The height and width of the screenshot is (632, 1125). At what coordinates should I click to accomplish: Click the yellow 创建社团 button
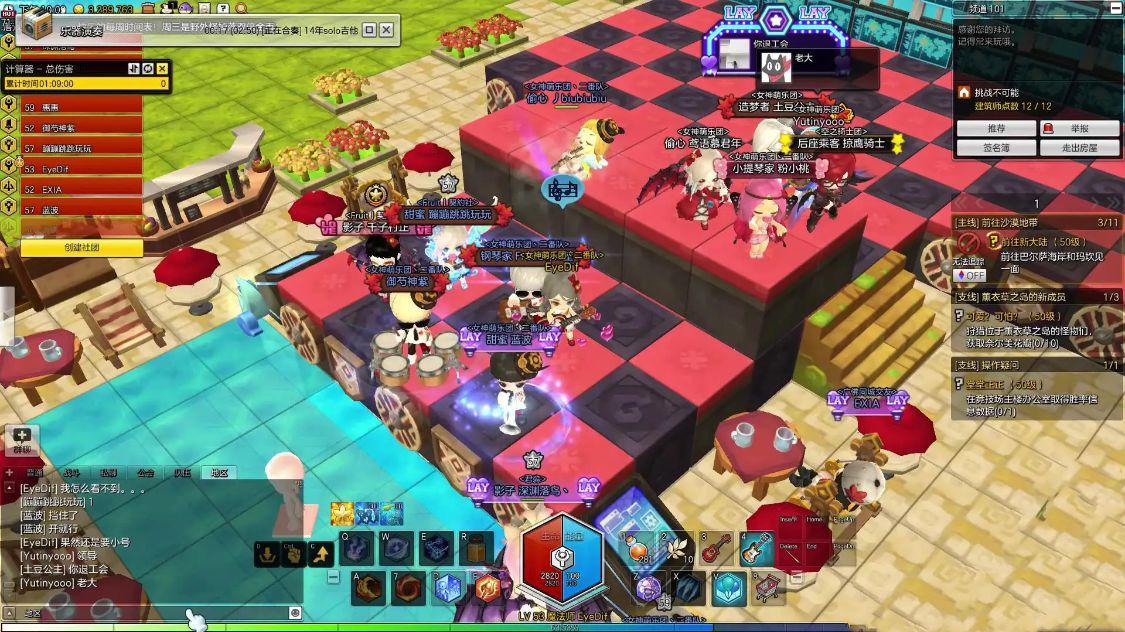click(x=81, y=247)
